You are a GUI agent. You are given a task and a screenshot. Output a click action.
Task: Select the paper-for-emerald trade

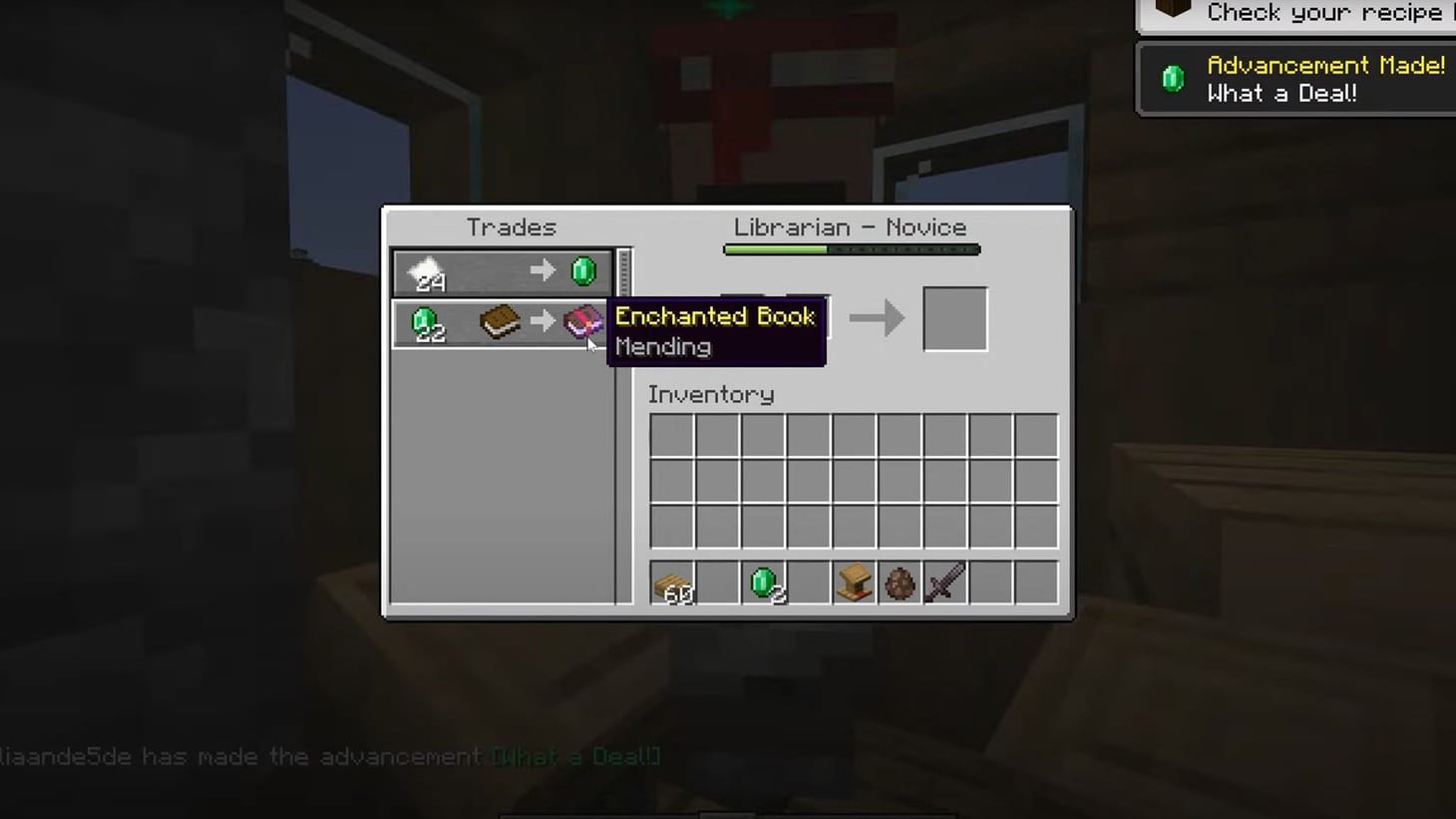499,271
